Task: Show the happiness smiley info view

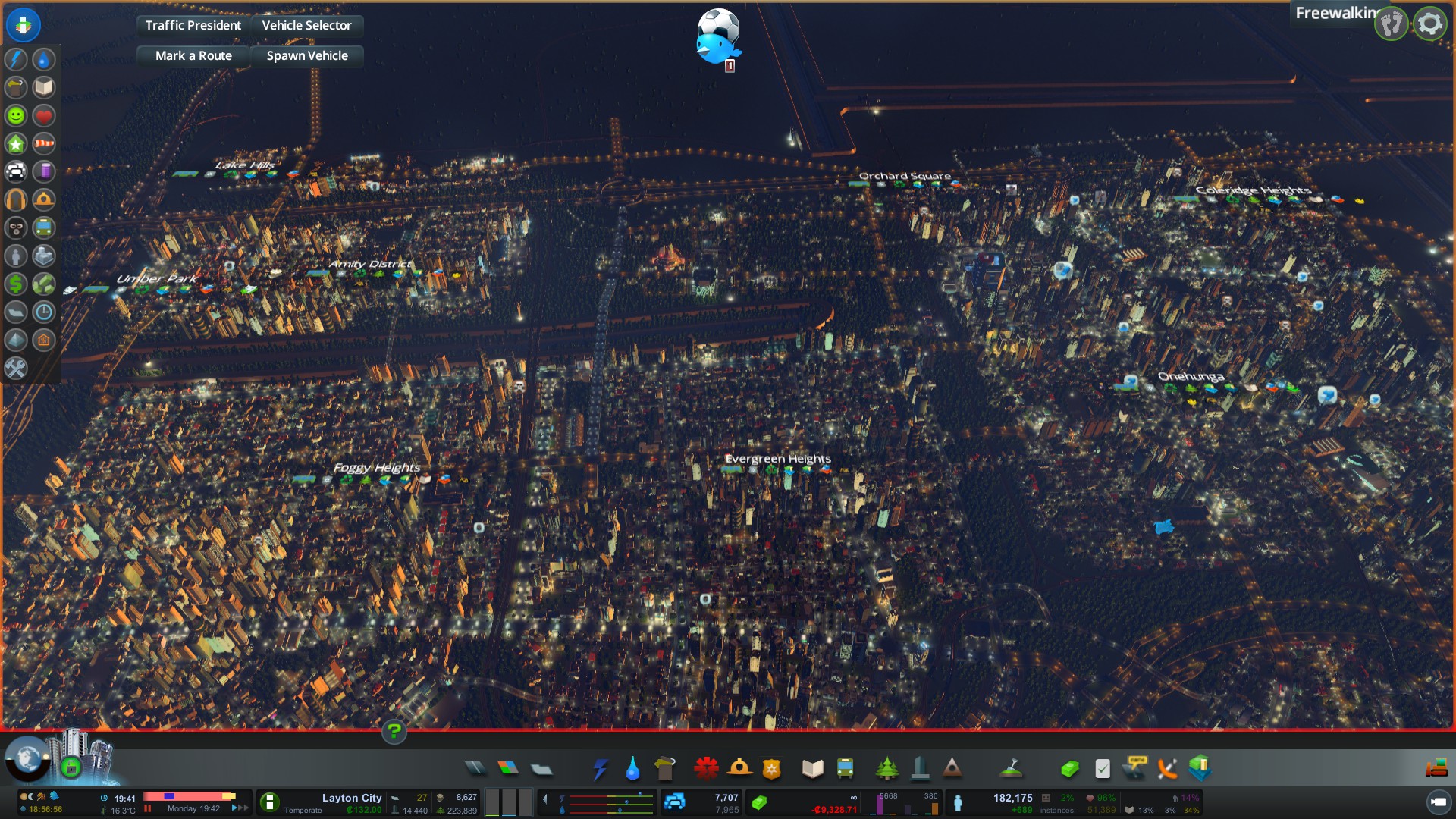Action: [16, 115]
